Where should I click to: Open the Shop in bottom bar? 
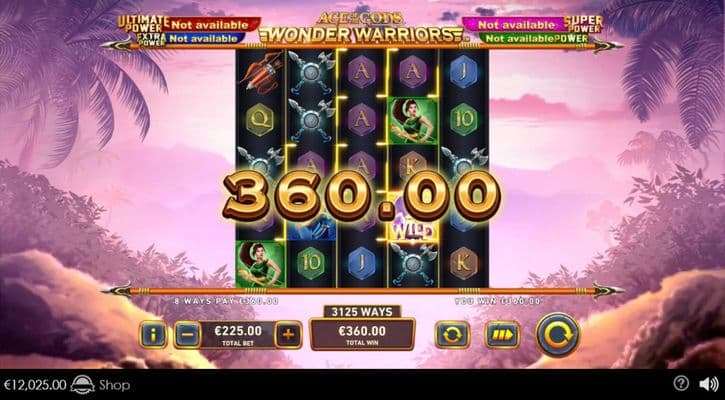click(x=113, y=385)
